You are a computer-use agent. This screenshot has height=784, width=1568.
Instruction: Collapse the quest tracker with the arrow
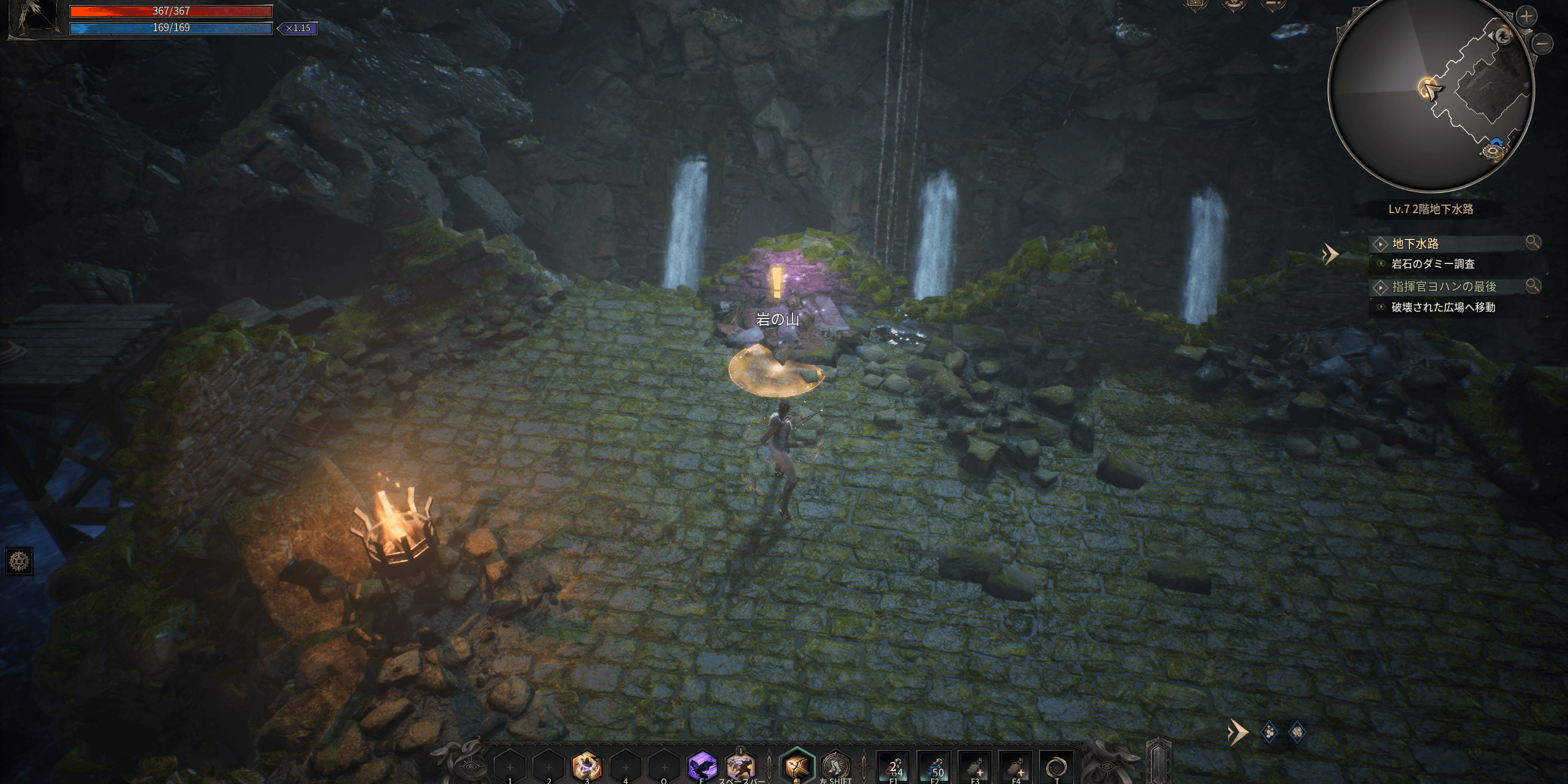tap(1330, 254)
